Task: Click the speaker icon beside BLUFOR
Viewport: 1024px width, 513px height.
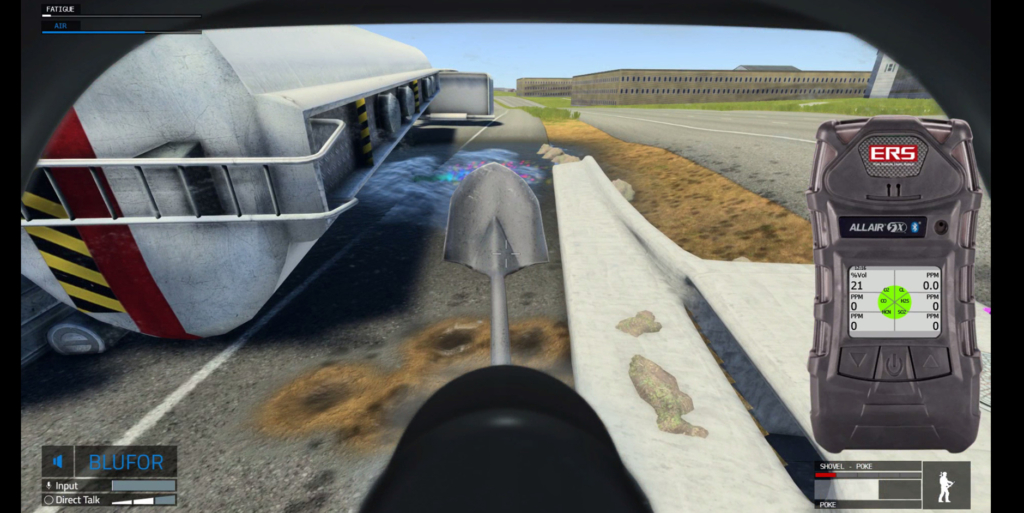Action: (x=58, y=462)
